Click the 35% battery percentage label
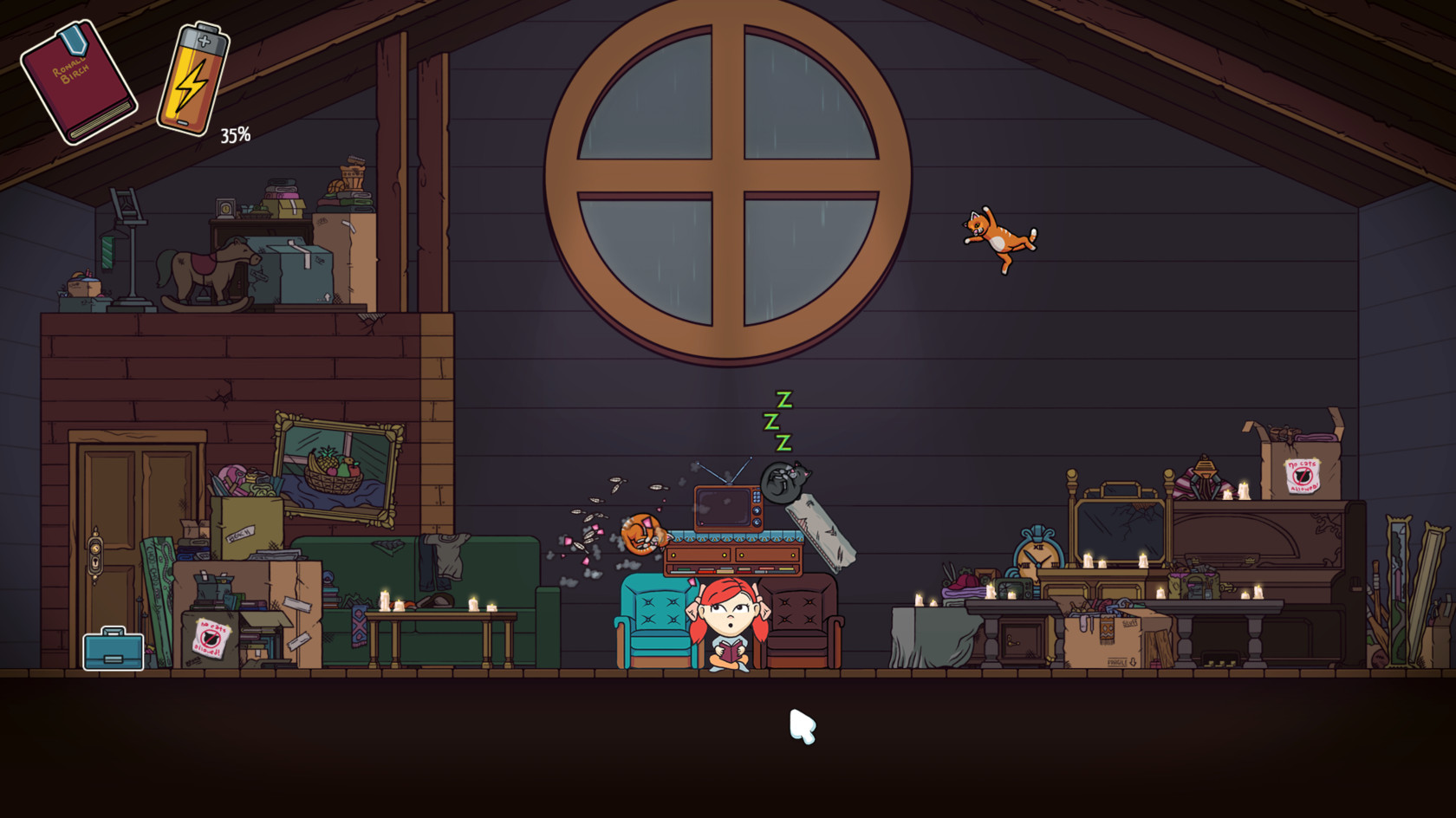The height and width of the screenshot is (818, 1456). [234, 134]
